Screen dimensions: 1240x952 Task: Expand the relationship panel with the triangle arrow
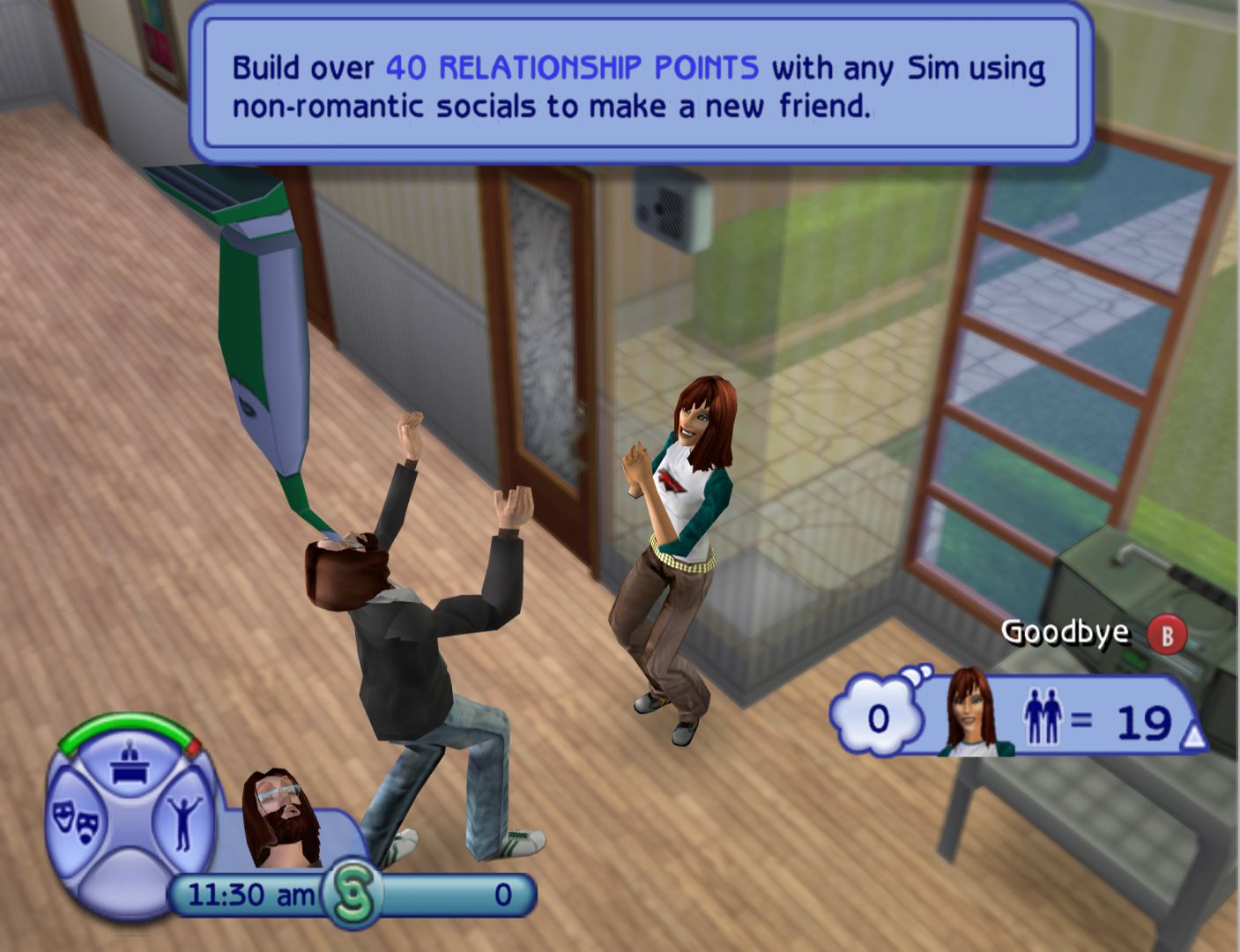click(x=1192, y=738)
